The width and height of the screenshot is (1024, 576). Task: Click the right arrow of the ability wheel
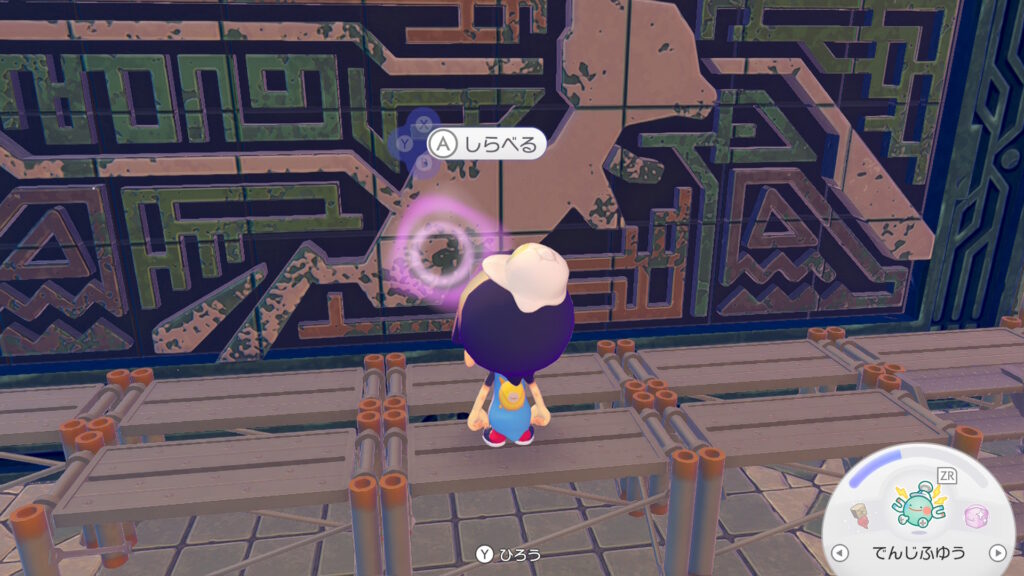[x=996, y=552]
